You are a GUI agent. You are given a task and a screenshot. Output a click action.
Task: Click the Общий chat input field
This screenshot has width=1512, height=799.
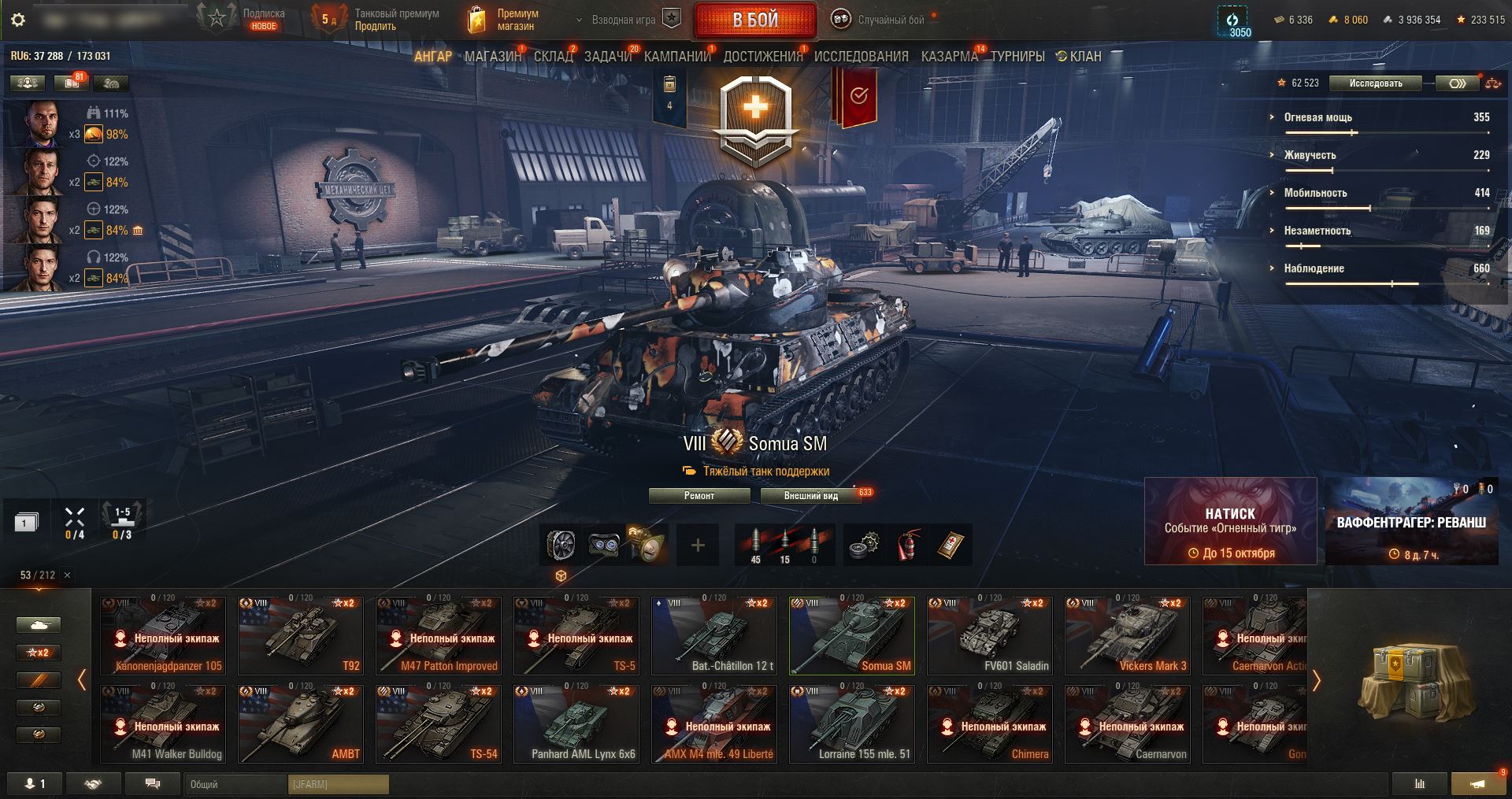236,785
